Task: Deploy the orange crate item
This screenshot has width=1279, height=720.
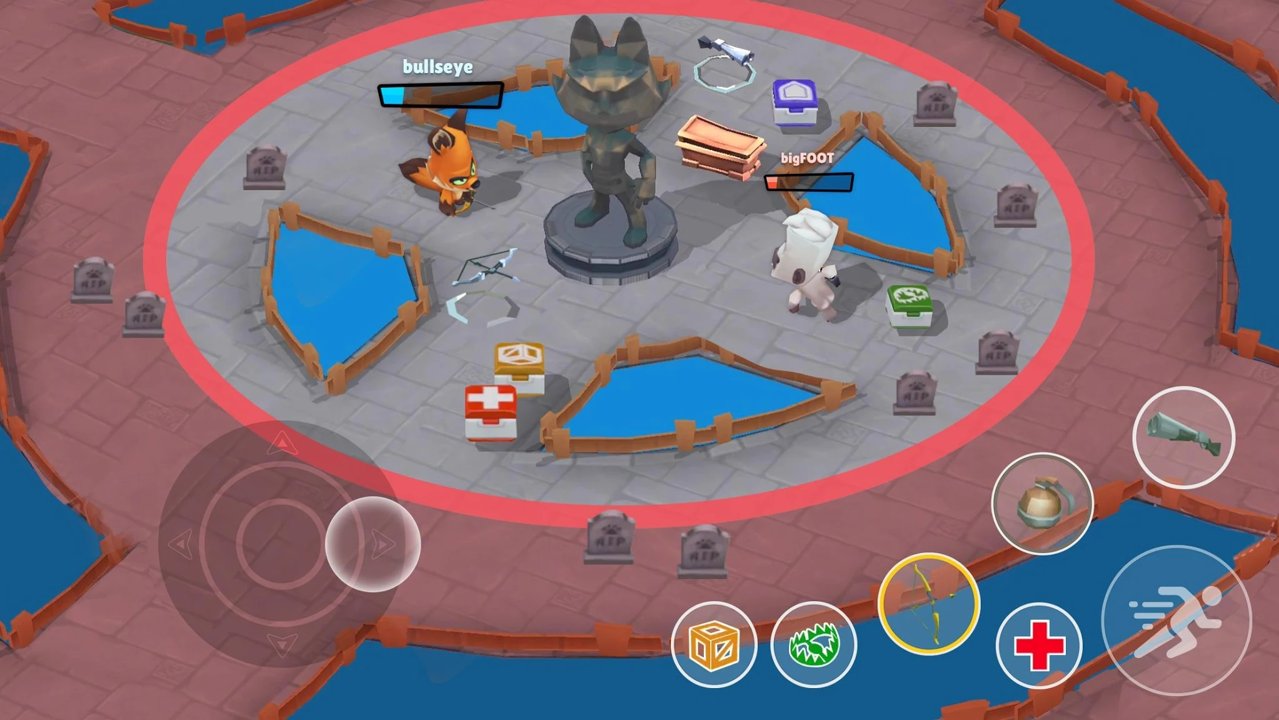Action: (714, 645)
